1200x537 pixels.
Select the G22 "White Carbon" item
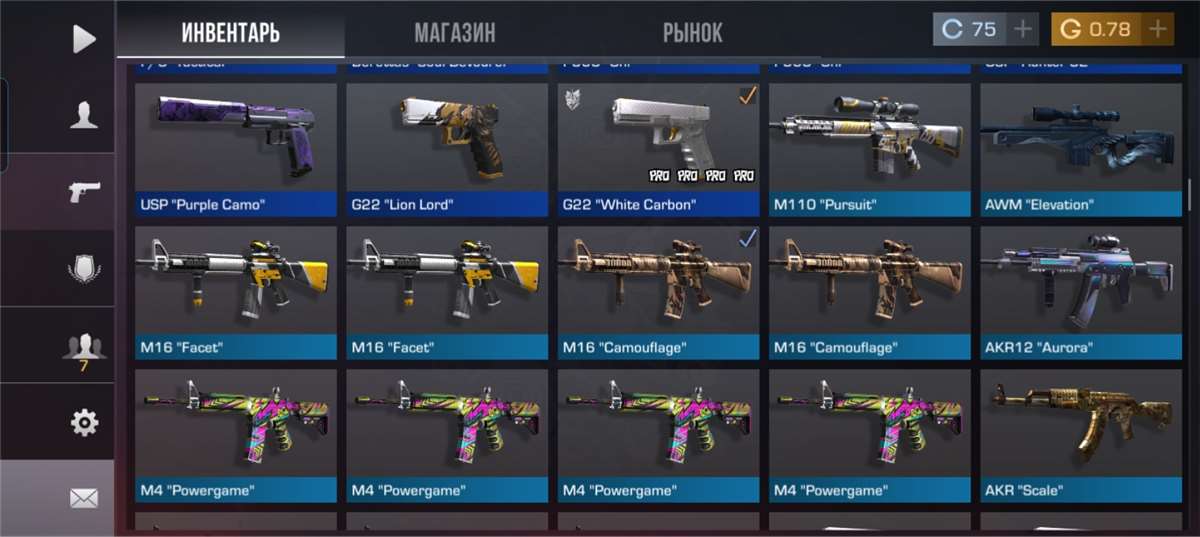pos(658,149)
